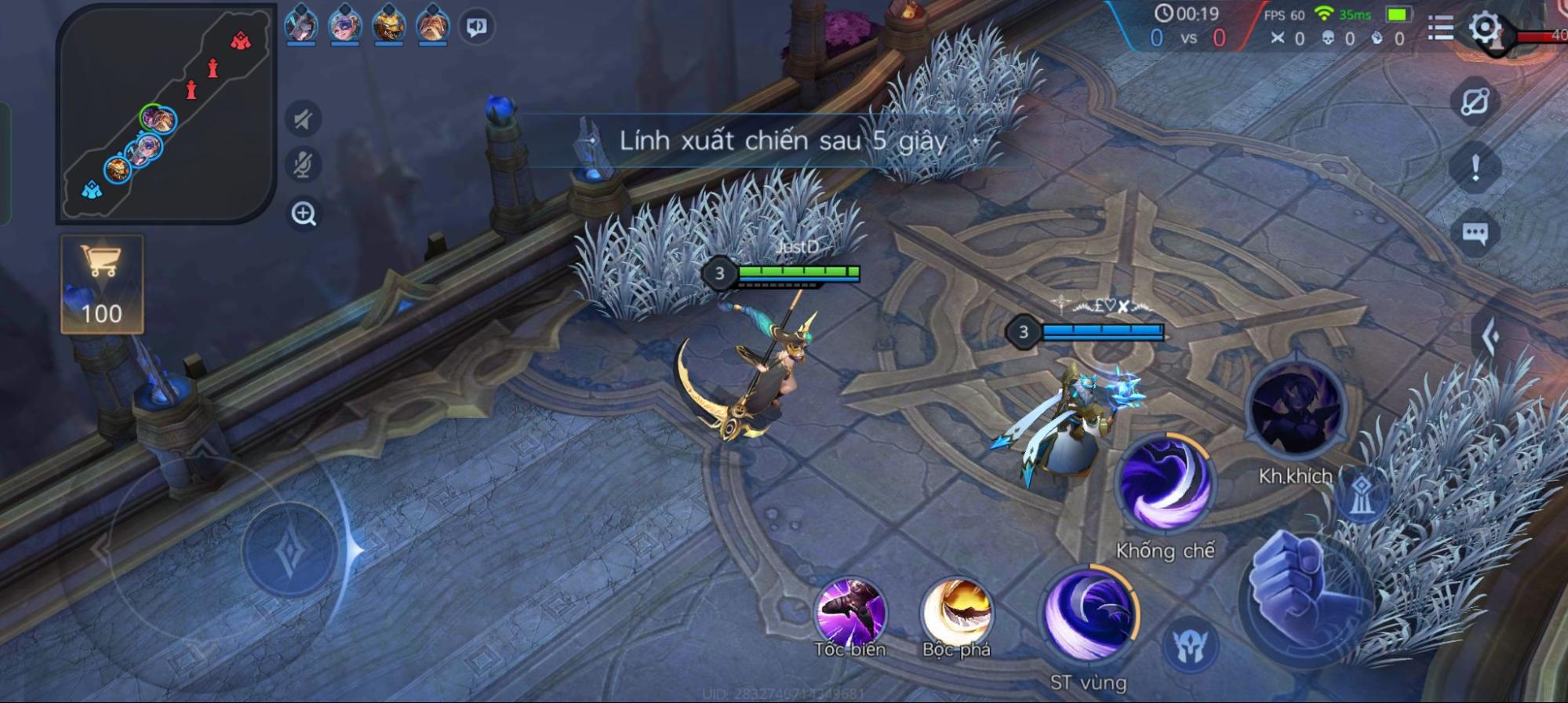Screen dimensions: 1568x703
Task: Use the Bộc phá spell
Action: (x=957, y=613)
